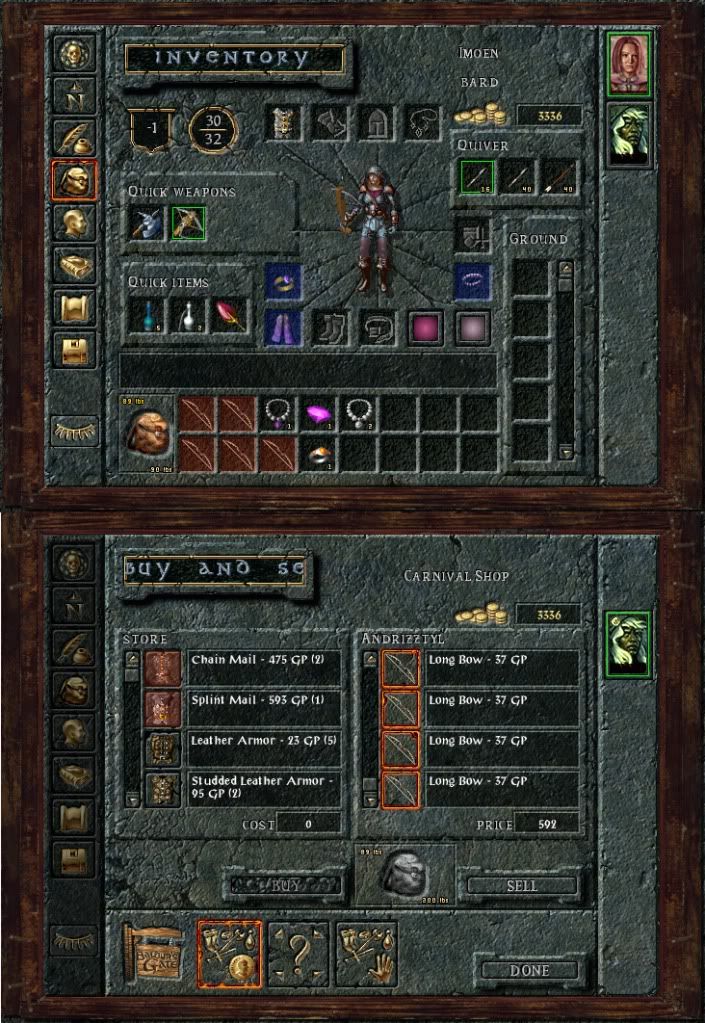Viewport: 705px width, 1023px height.
Task: Click the equipped purple gloves slot
Action: [x=283, y=327]
